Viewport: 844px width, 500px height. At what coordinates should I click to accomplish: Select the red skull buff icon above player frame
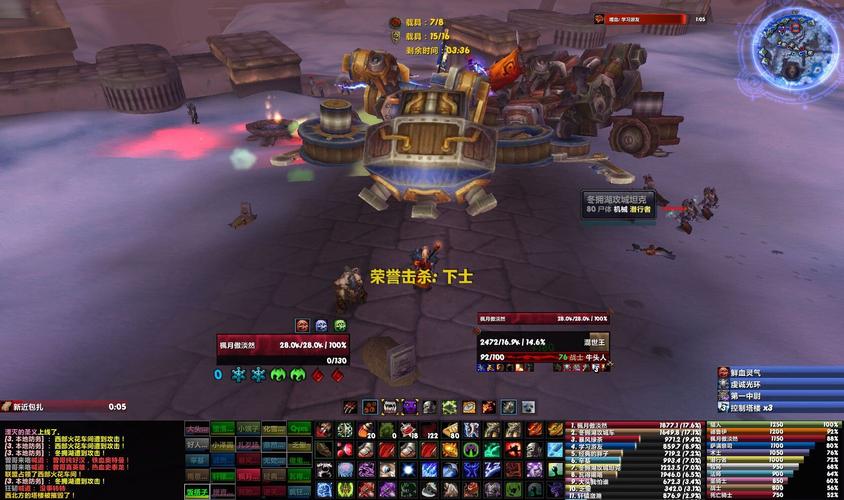click(302, 325)
